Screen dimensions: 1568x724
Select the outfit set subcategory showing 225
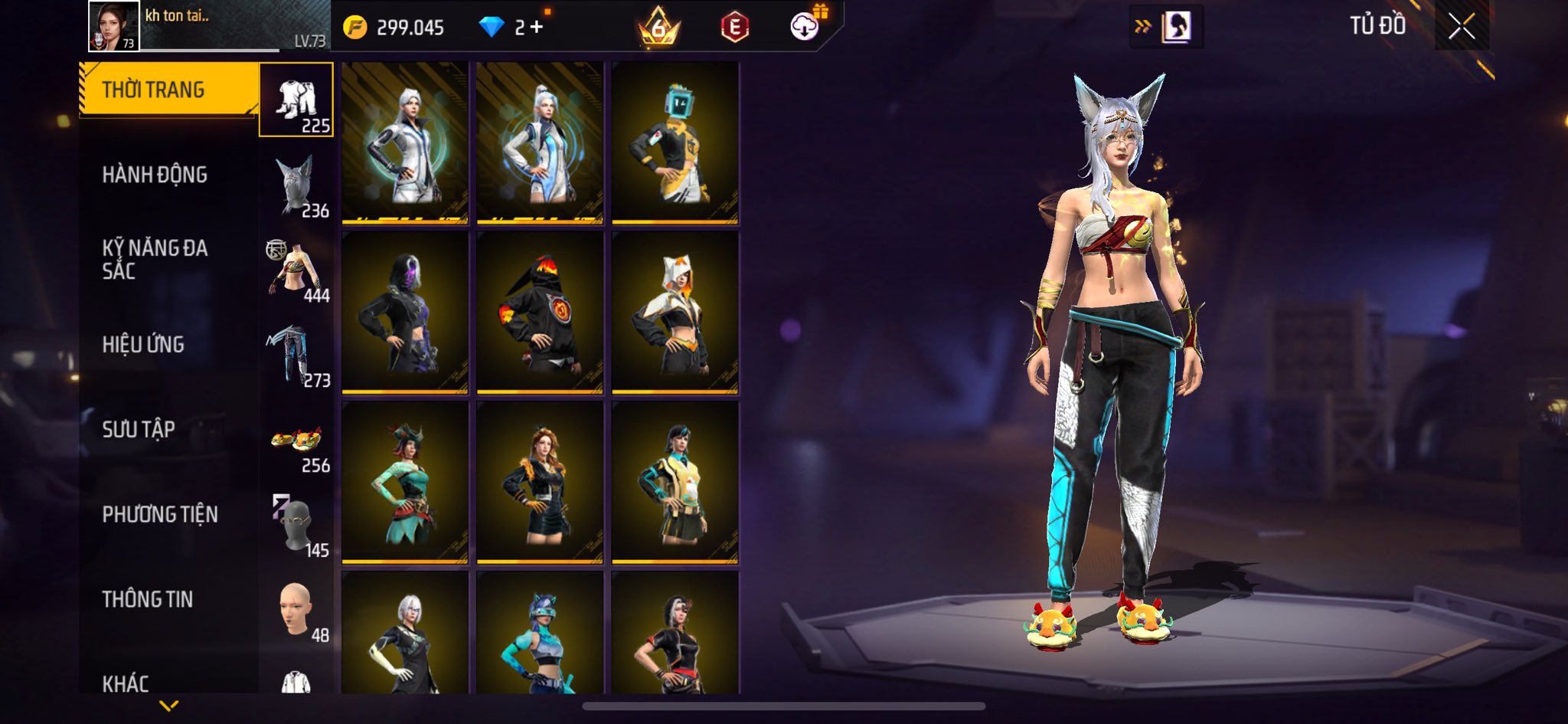pyautogui.click(x=296, y=100)
